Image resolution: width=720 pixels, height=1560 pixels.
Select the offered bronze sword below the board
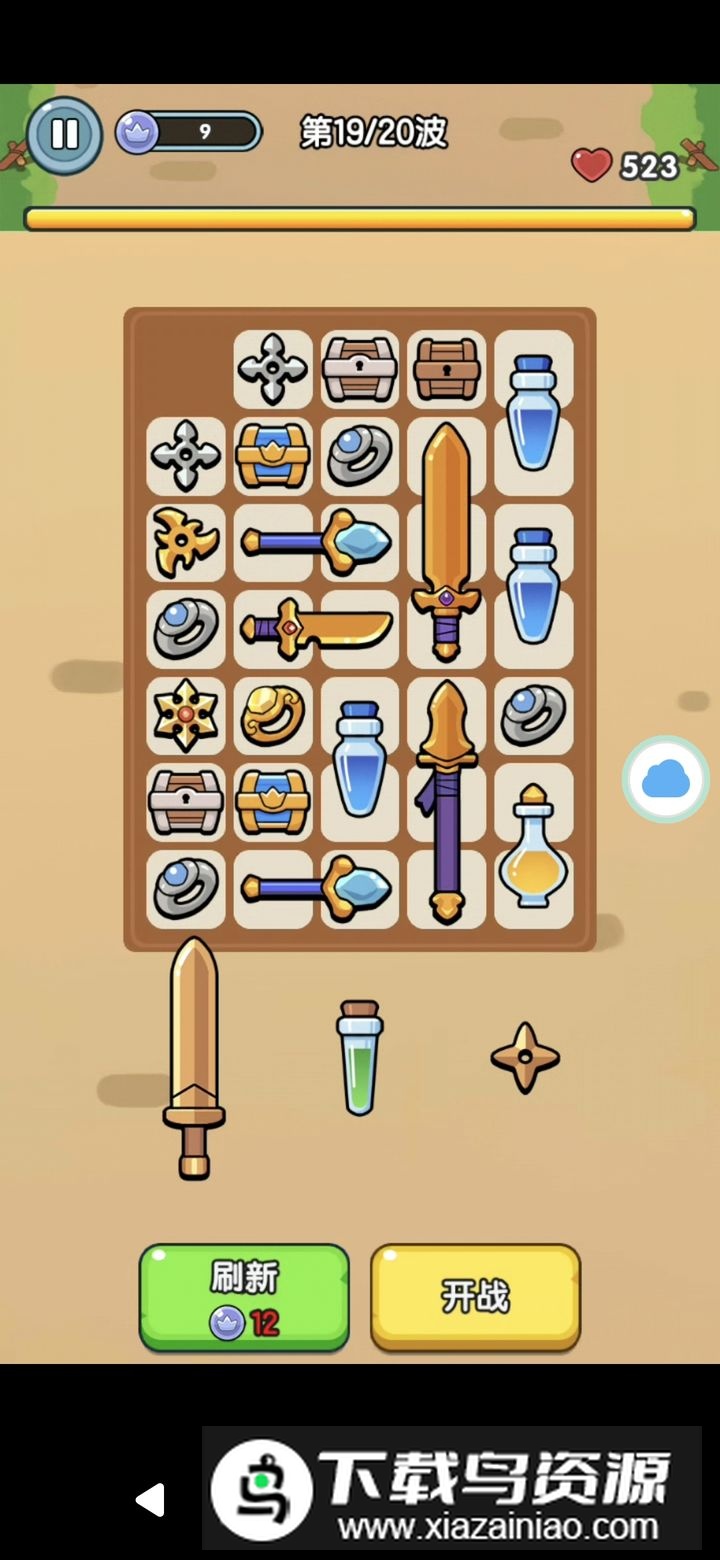click(194, 1057)
